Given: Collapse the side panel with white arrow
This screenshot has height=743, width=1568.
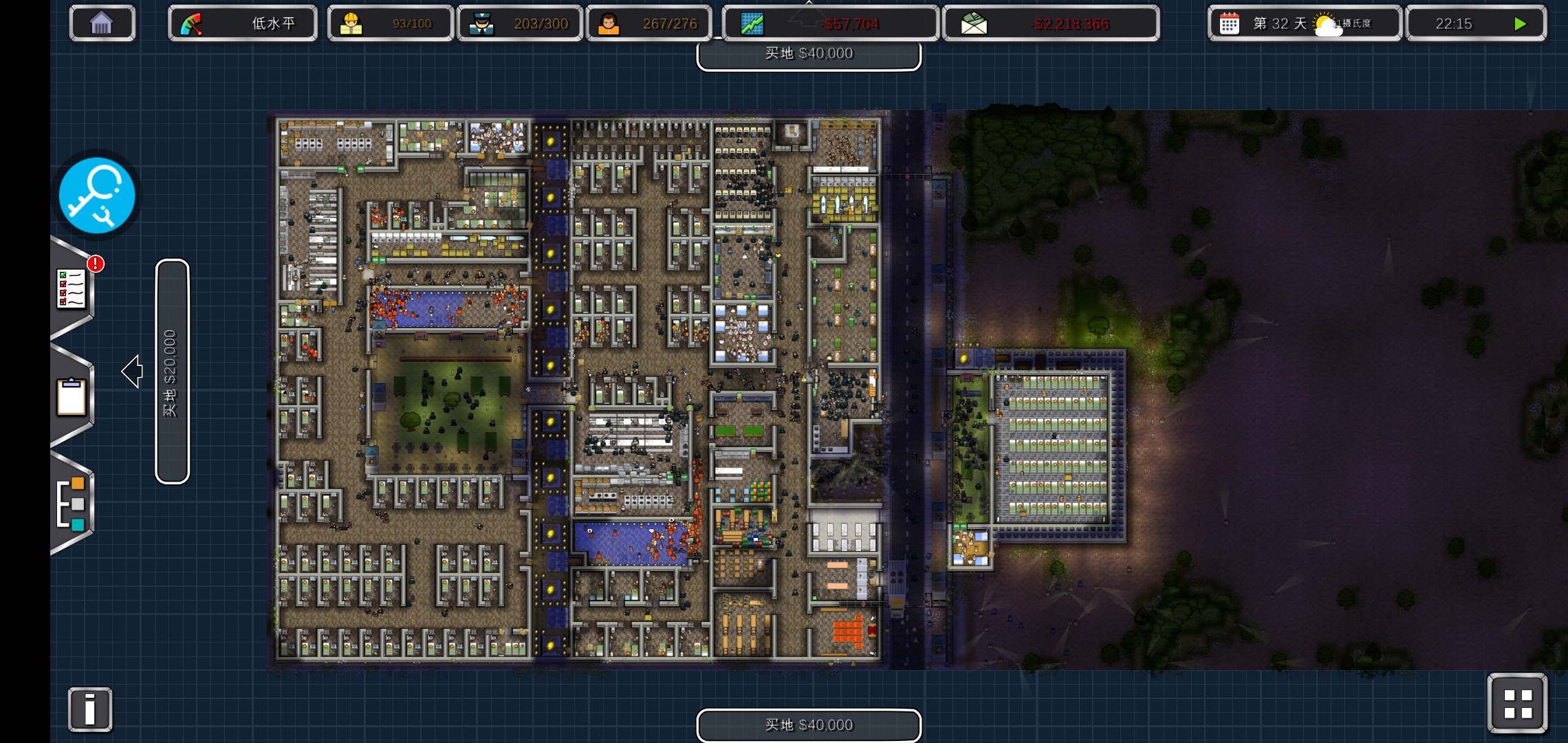Looking at the screenshot, I should point(132,371).
